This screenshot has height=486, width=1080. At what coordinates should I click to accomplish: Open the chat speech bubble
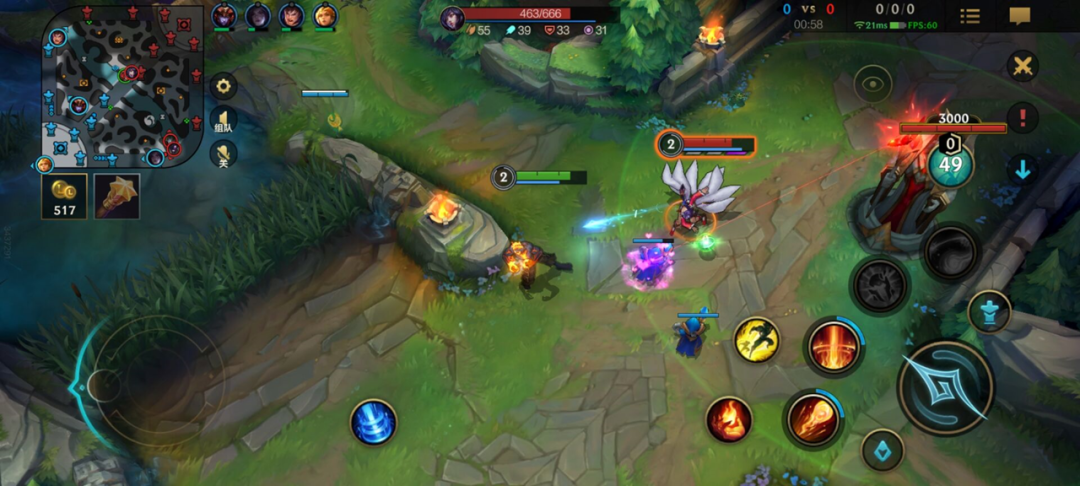point(1020,16)
